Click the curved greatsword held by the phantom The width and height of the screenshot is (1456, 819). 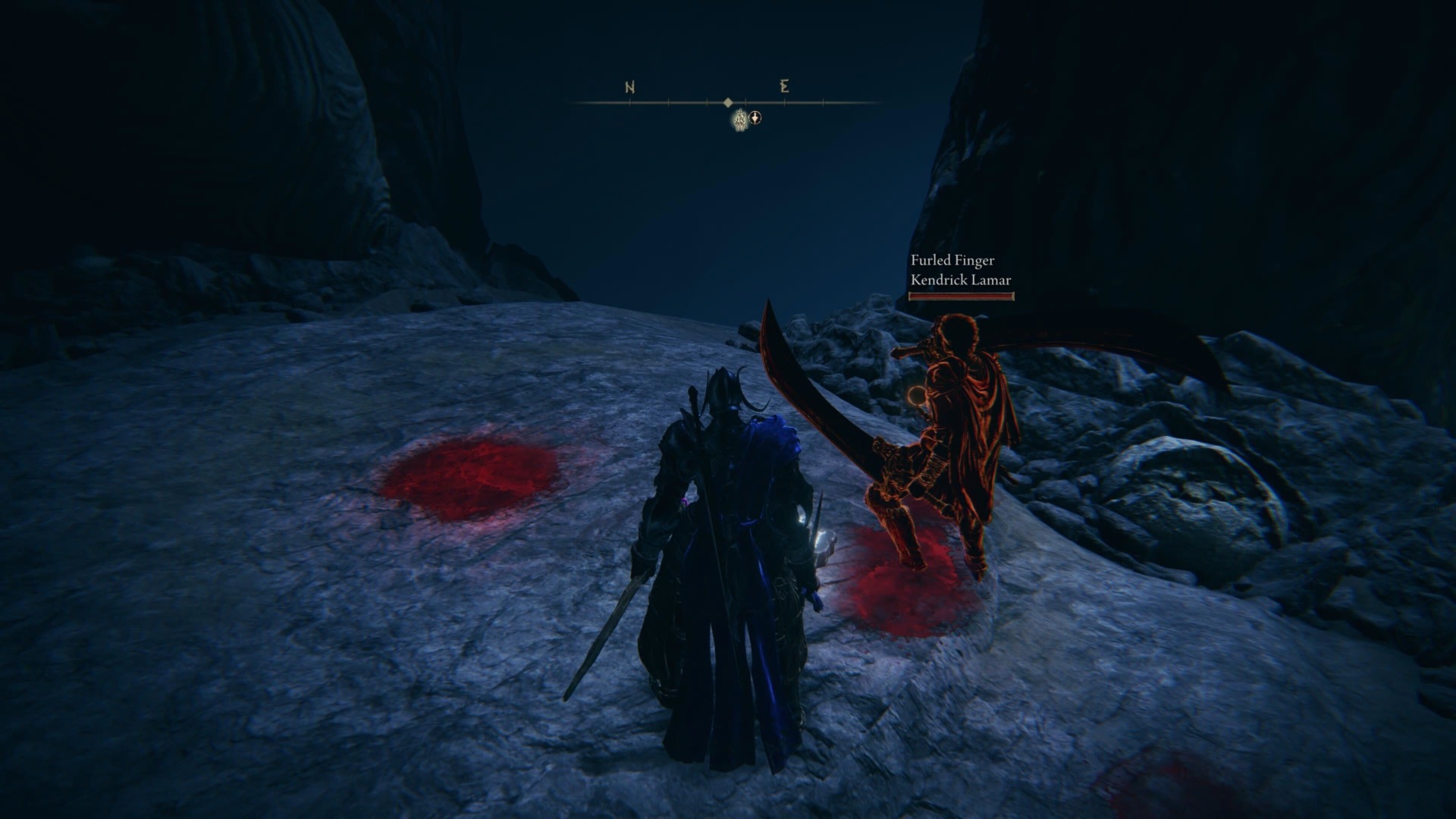[819, 402]
